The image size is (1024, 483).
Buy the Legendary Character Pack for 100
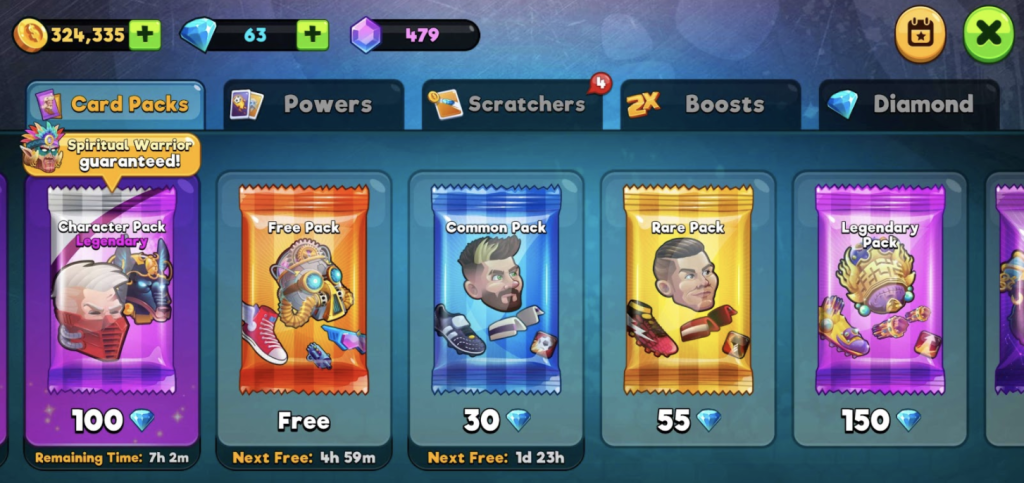[112, 300]
